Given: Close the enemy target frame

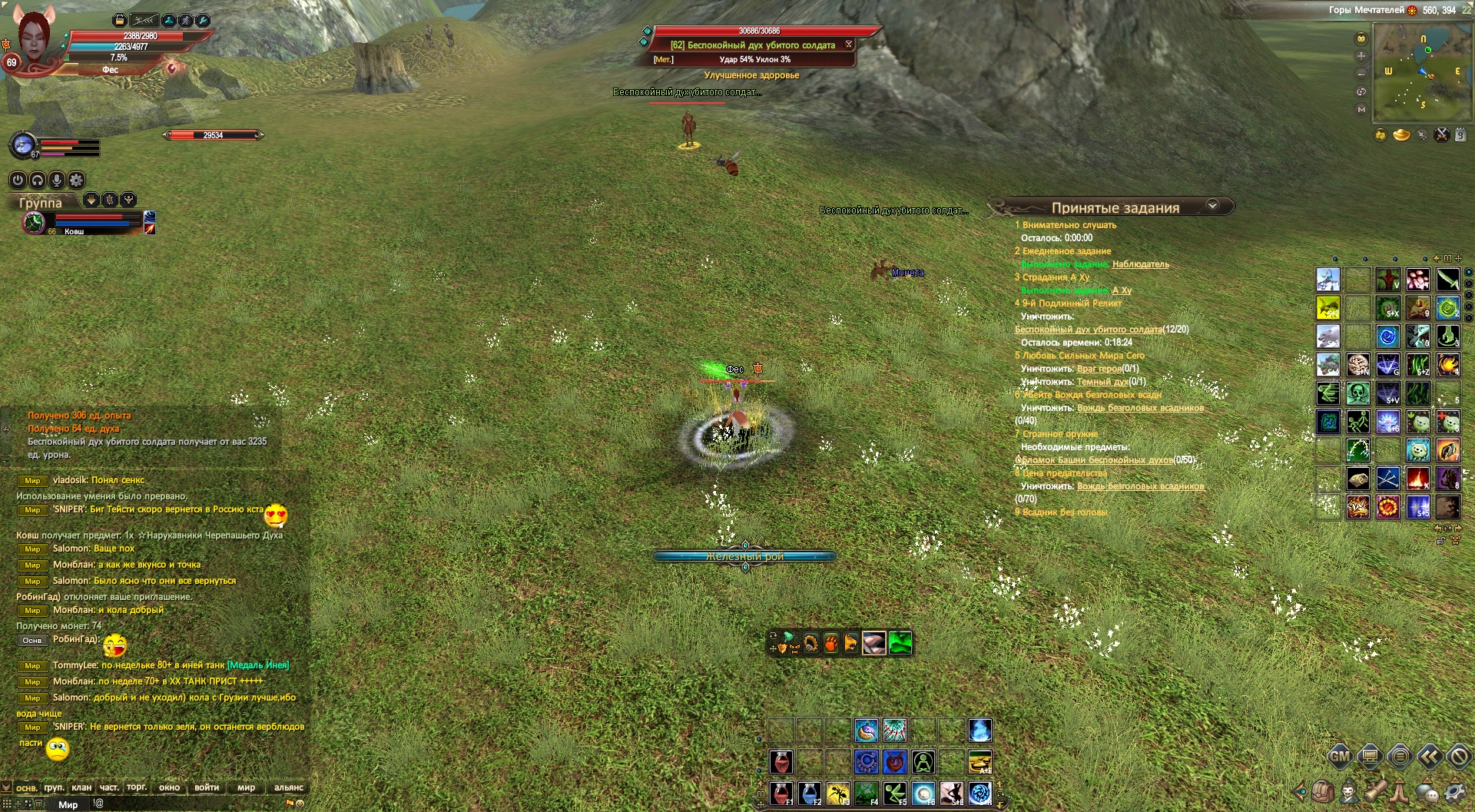Looking at the screenshot, I should tap(849, 45).
